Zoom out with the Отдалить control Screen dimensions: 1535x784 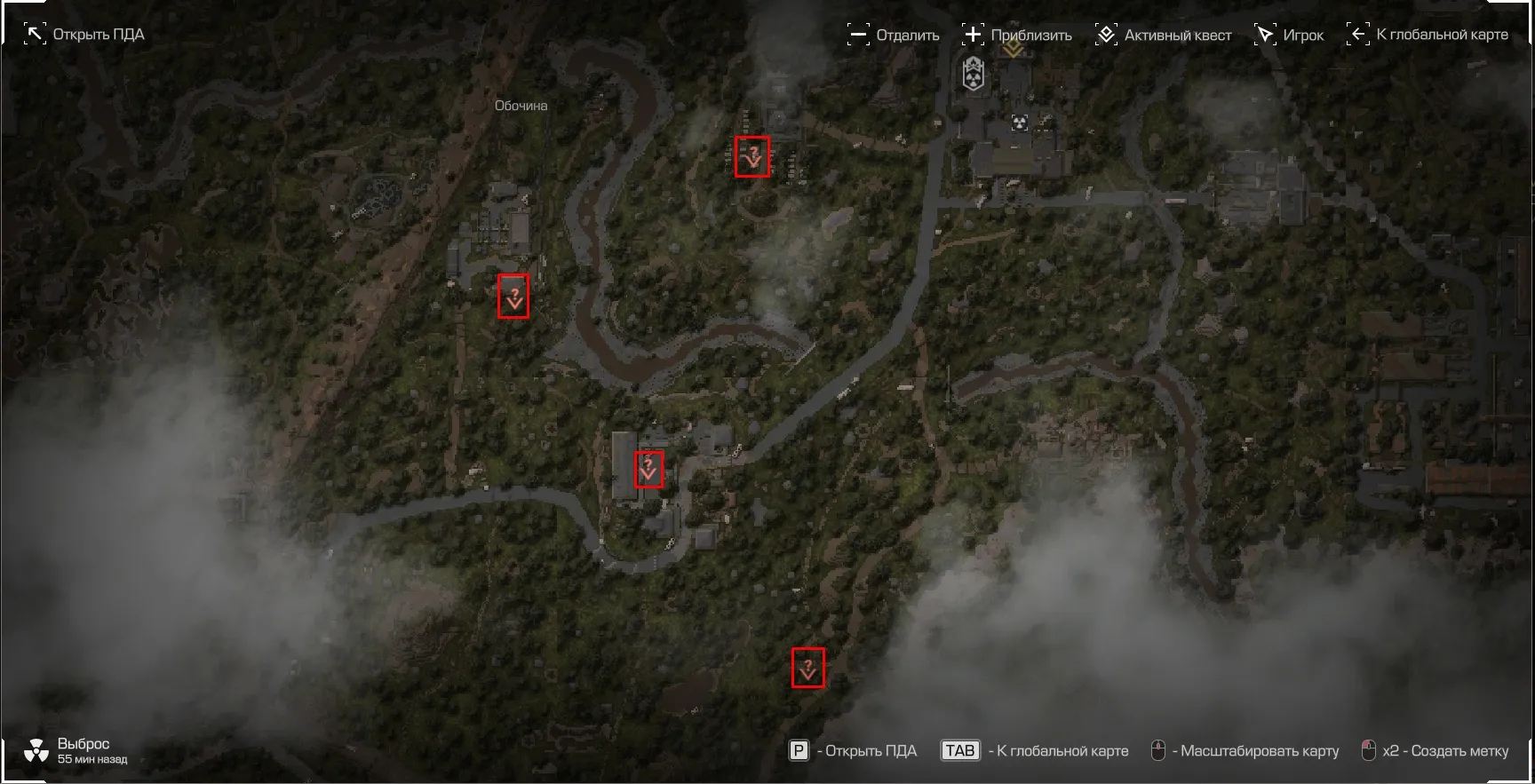point(893,36)
